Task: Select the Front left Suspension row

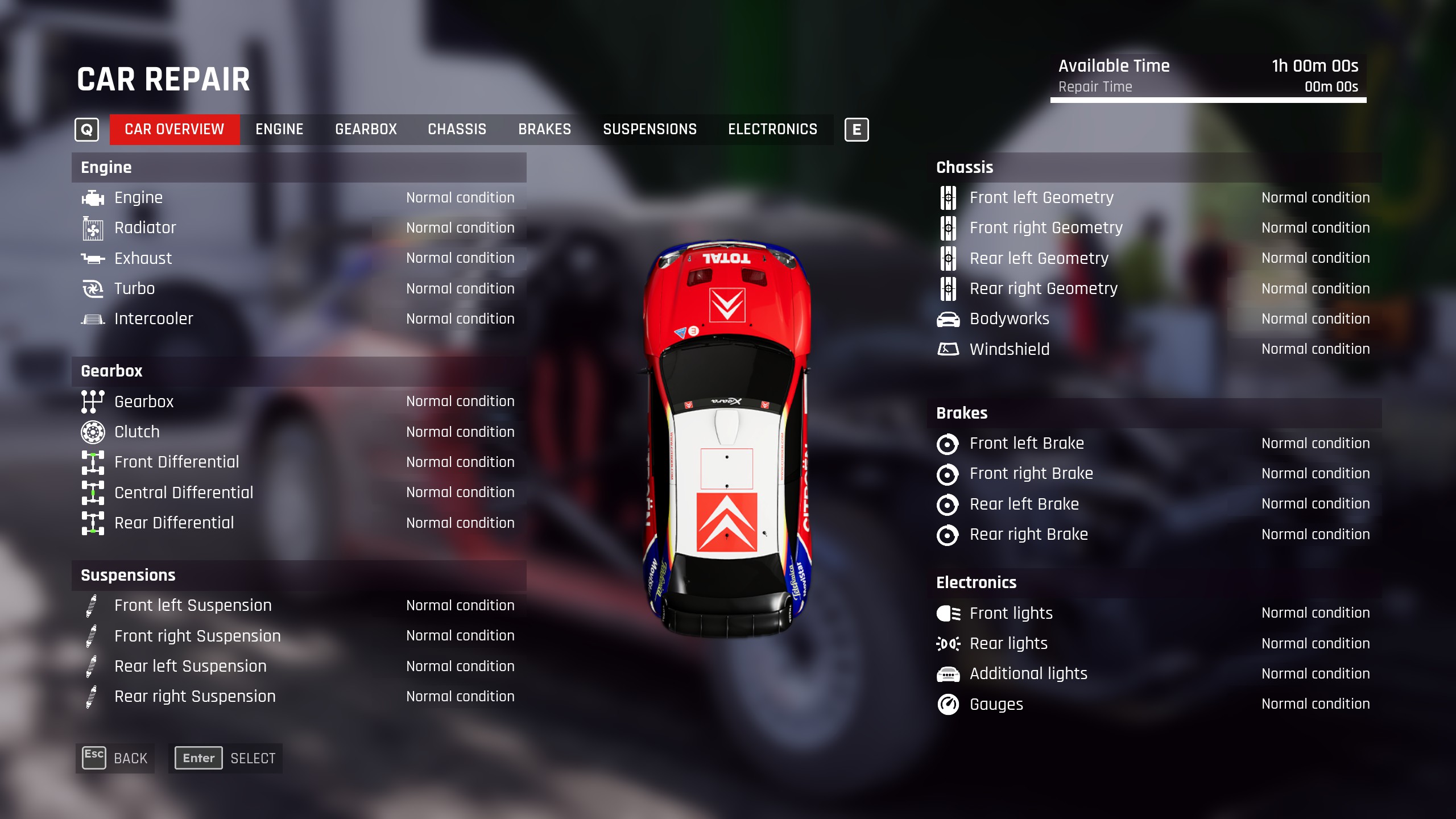Action: tap(299, 606)
